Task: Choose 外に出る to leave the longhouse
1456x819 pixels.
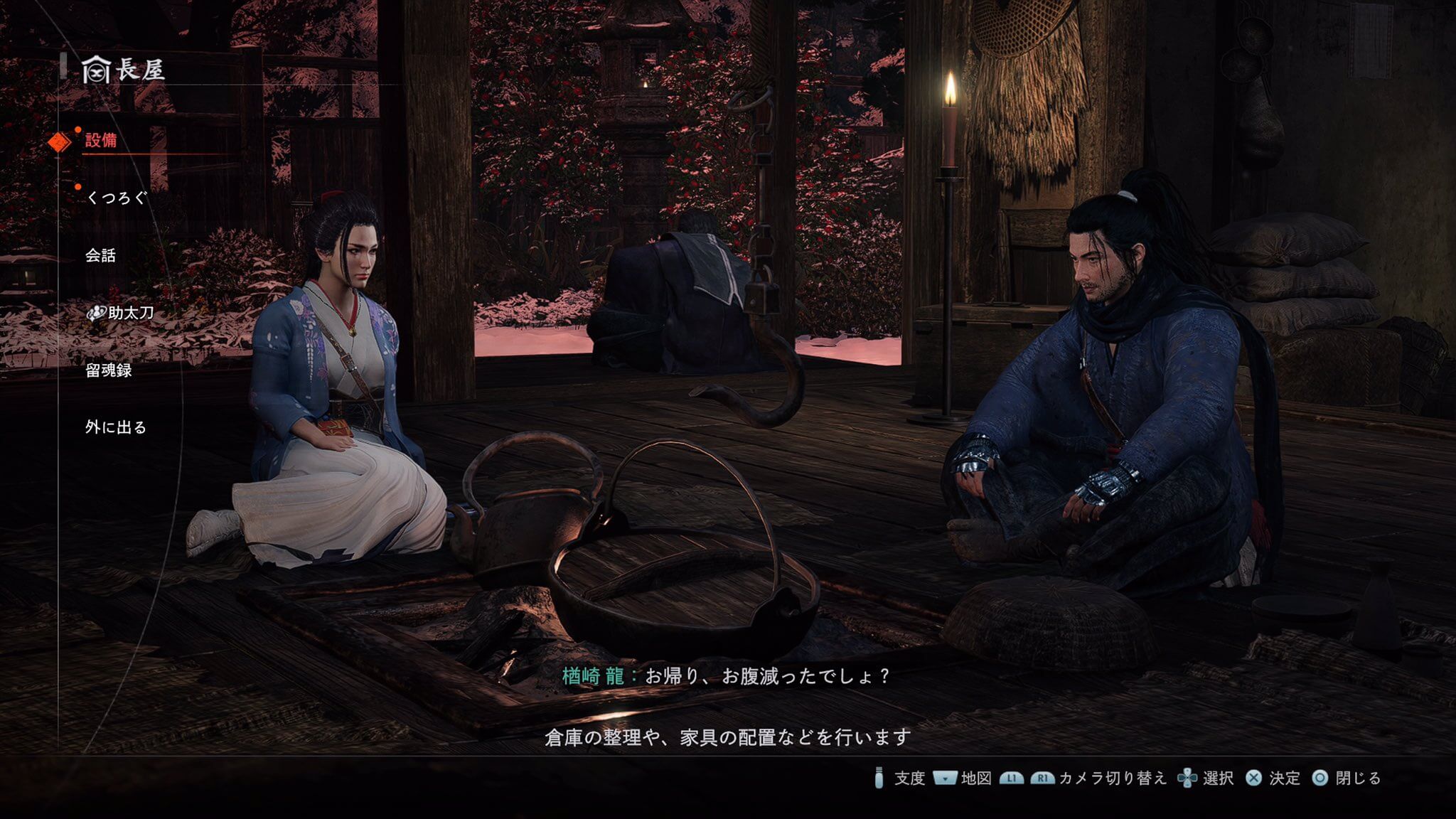Action: [115, 427]
